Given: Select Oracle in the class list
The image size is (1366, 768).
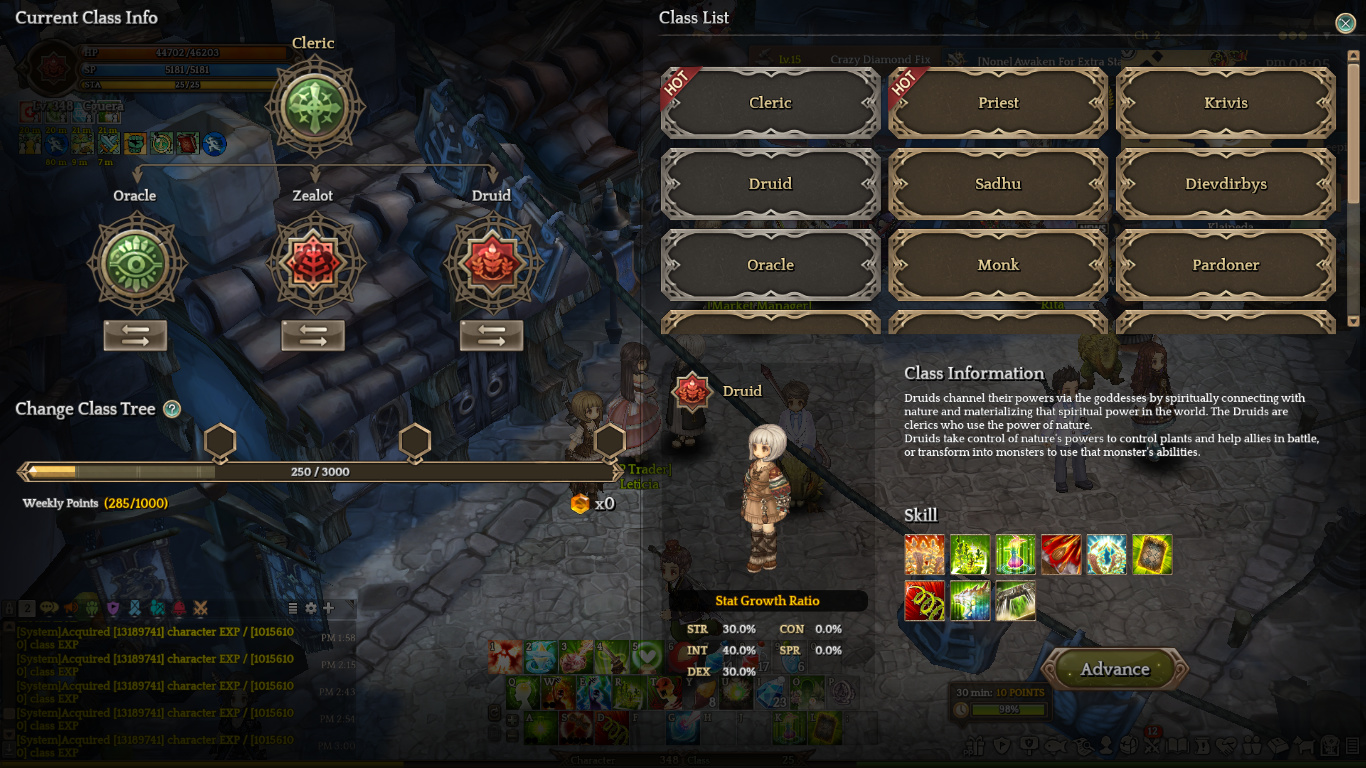Looking at the screenshot, I should tap(770, 265).
